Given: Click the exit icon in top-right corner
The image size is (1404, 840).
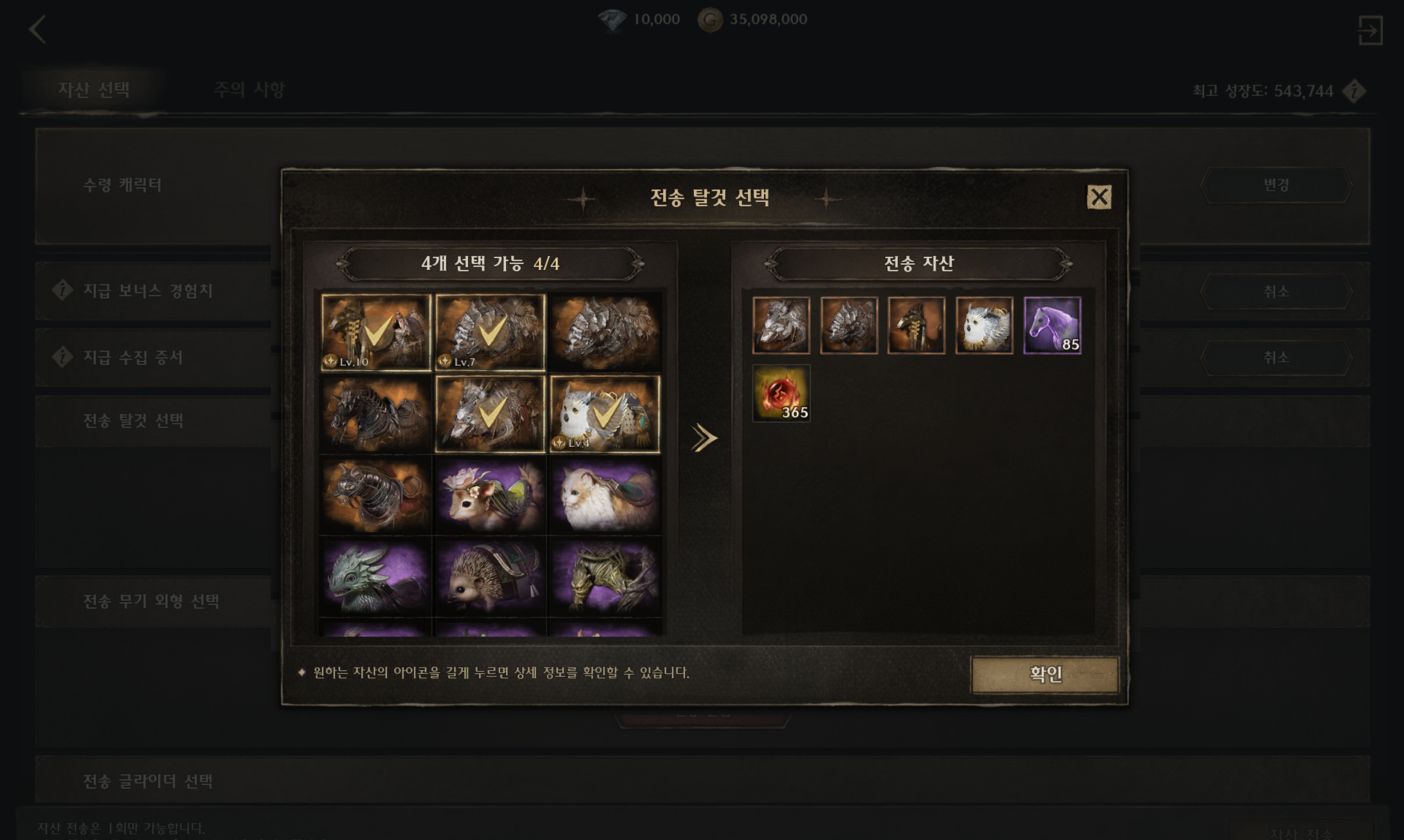Looking at the screenshot, I should pos(1369,30).
